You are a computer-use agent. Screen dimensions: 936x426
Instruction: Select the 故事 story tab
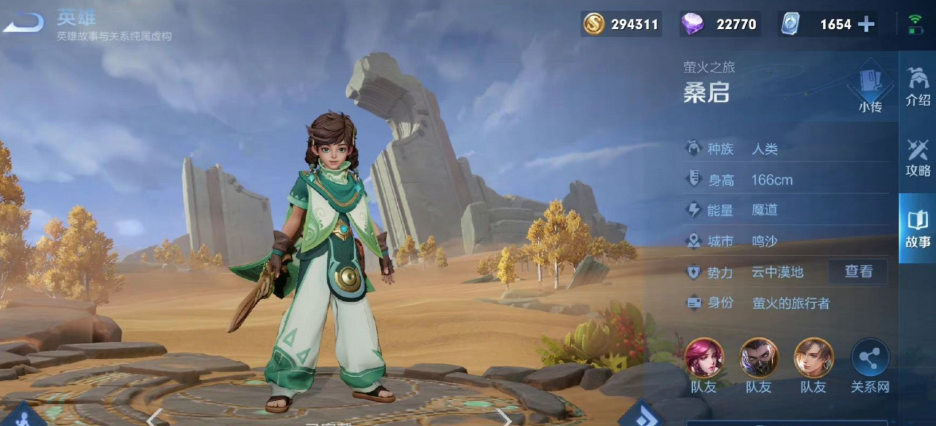pos(917,229)
